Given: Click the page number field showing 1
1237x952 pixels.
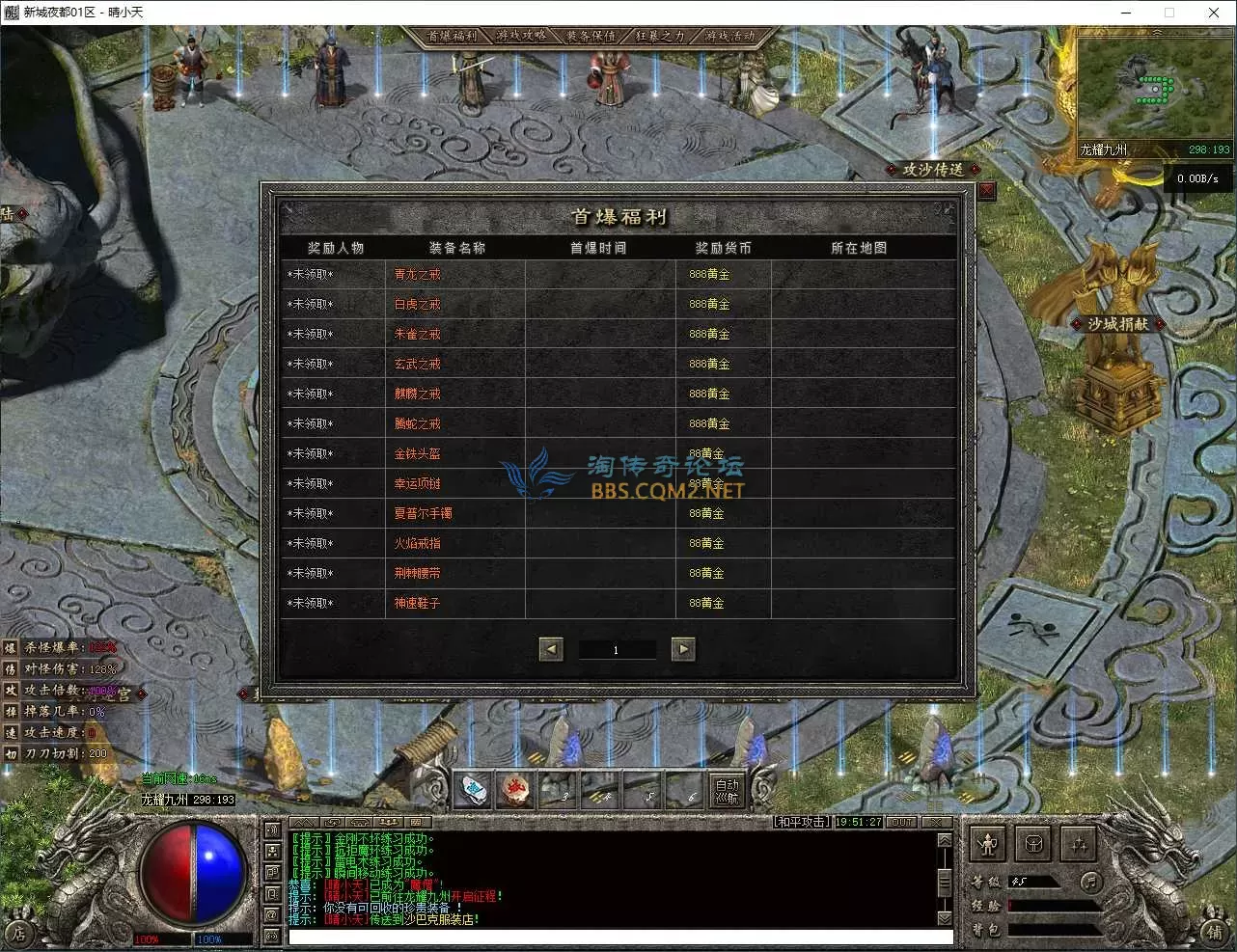Looking at the screenshot, I should coord(617,649).
